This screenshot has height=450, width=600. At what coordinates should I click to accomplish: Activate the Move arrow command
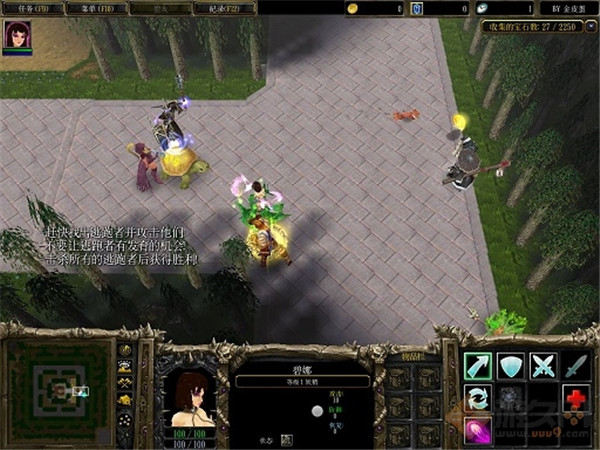pos(478,366)
